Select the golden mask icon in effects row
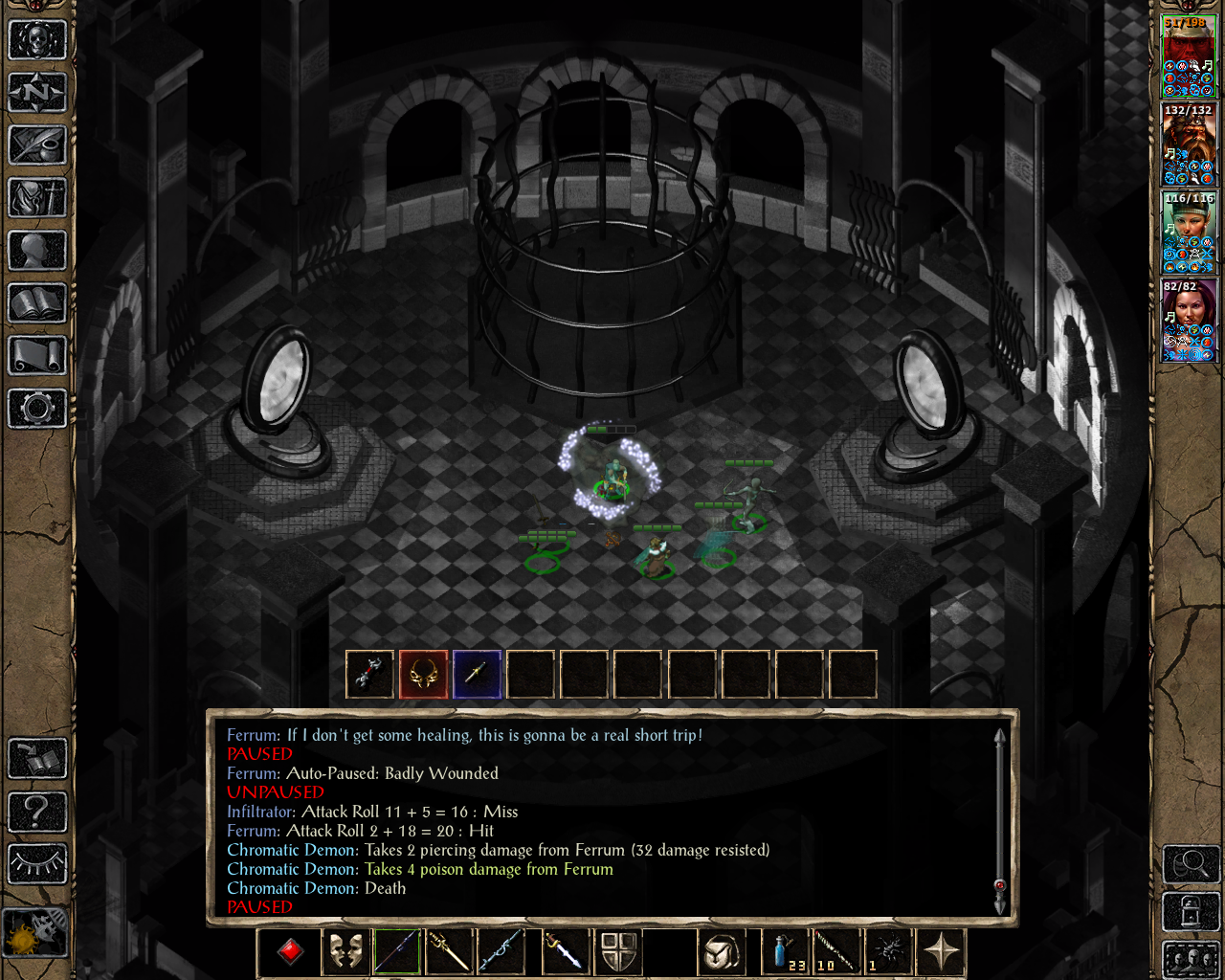1225x980 pixels. (x=423, y=675)
